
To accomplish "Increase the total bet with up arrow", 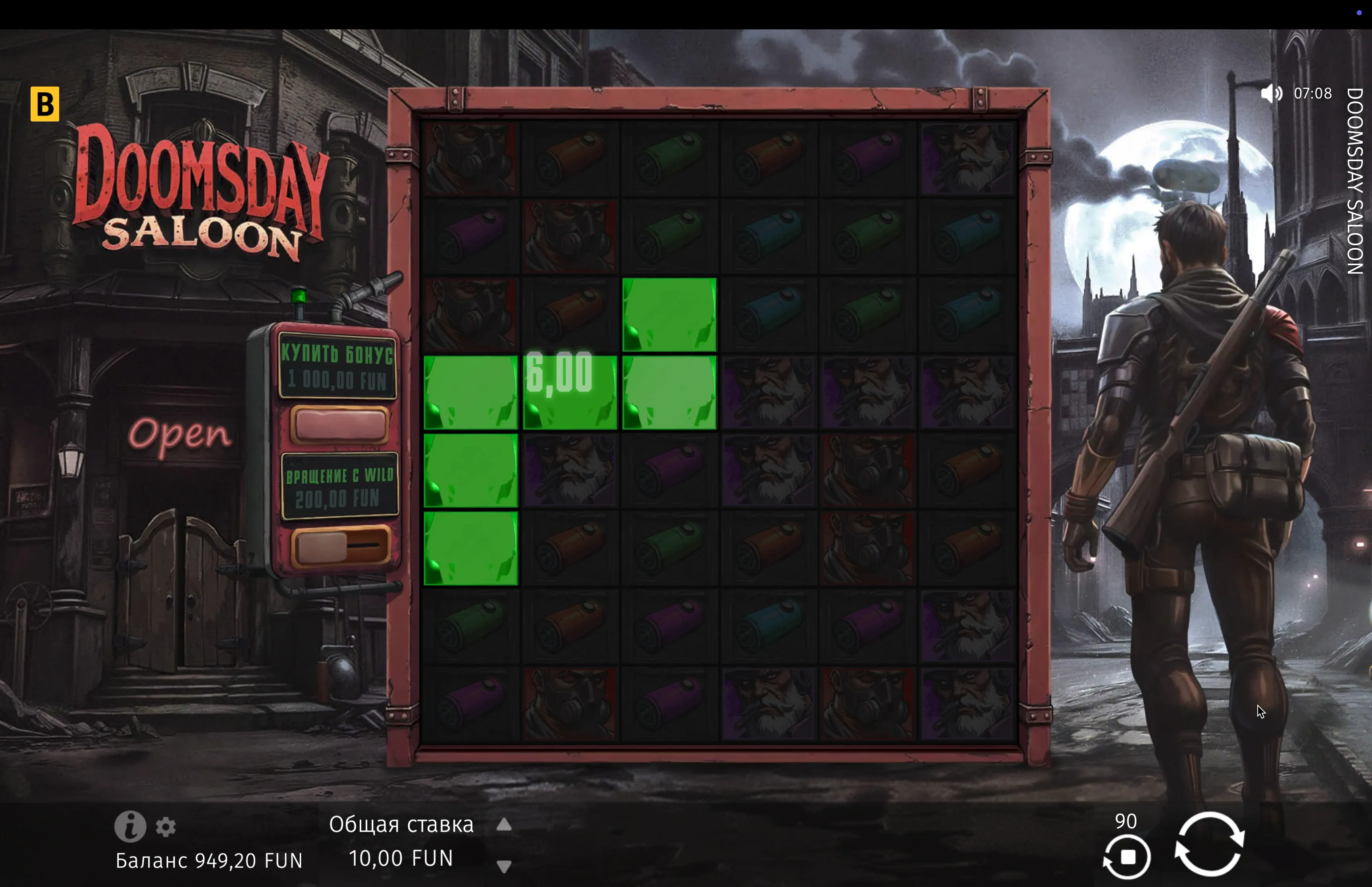I will (x=504, y=825).
